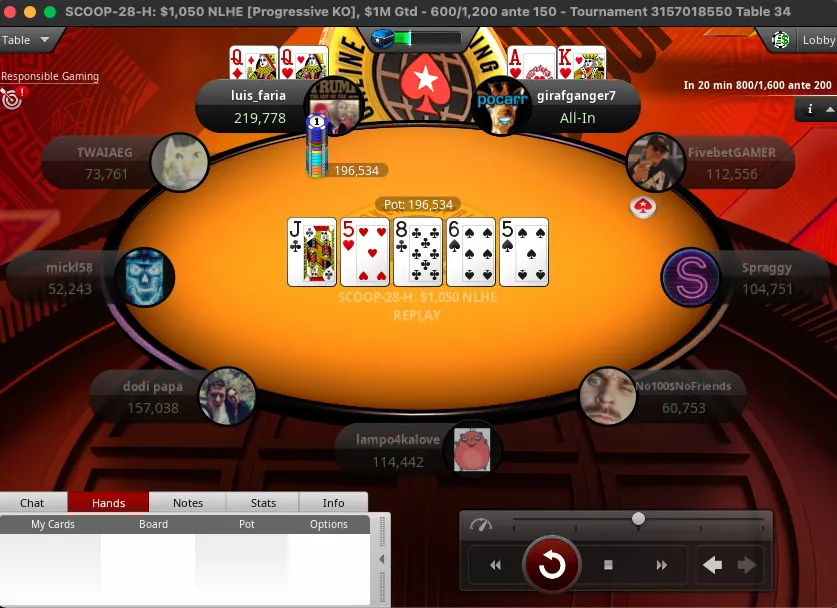Open the tournament info 'i' button
This screenshot has height=608, width=837.
click(810, 109)
